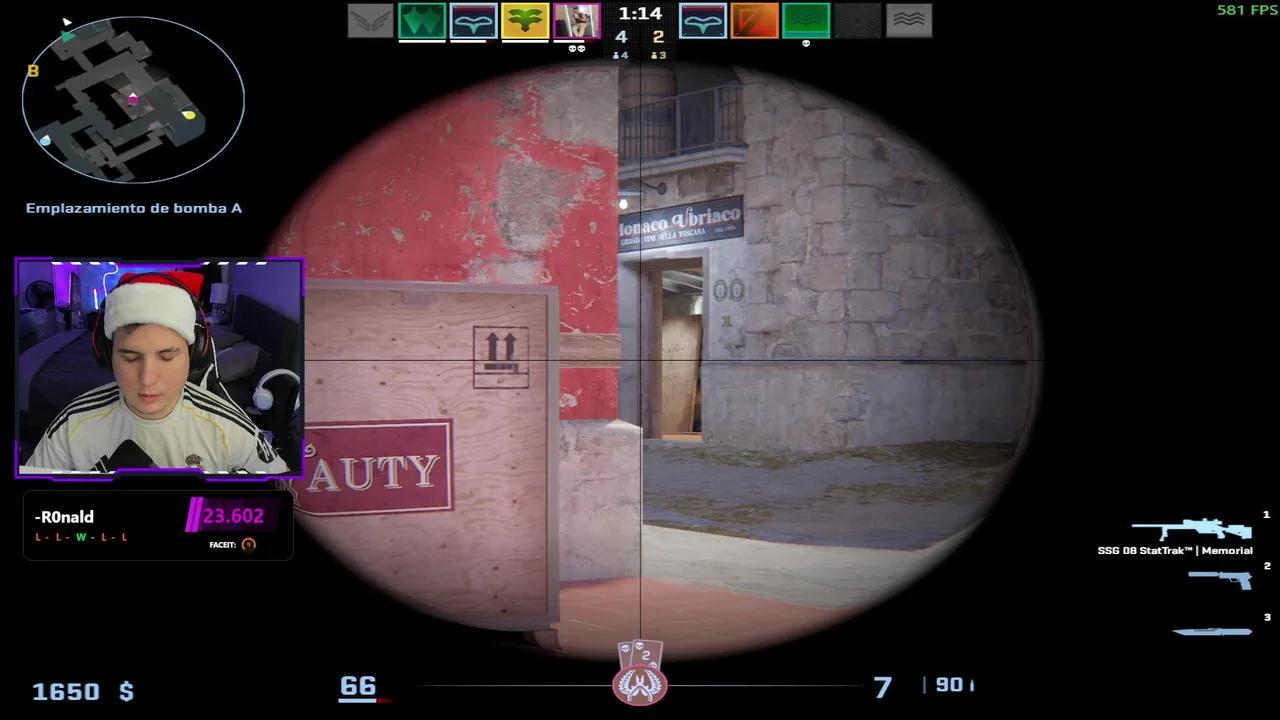Click the team emblem at bottom center
The height and width of the screenshot is (720, 1280).
coord(641,687)
